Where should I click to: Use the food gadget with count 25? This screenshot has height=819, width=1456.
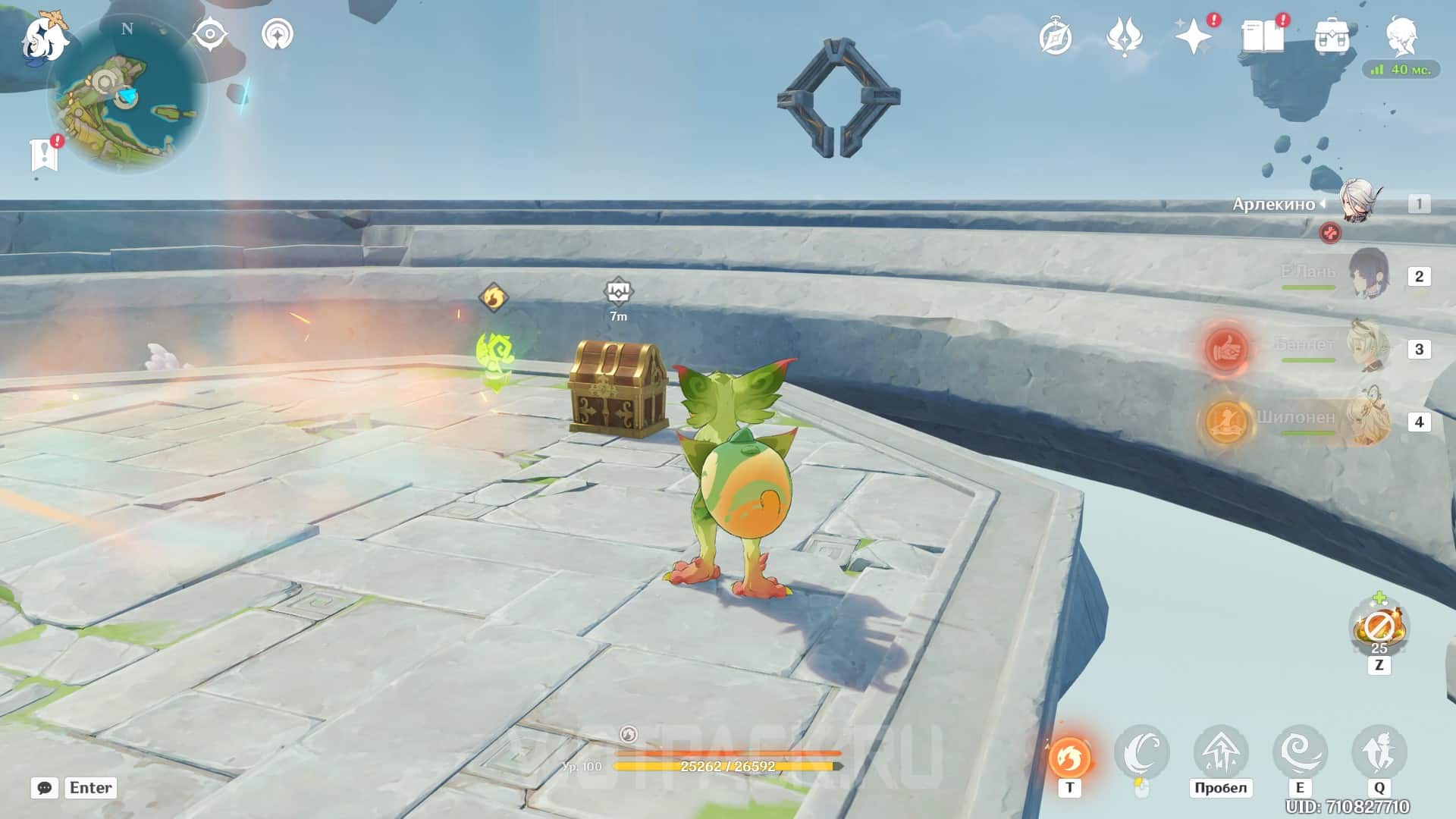1379,628
